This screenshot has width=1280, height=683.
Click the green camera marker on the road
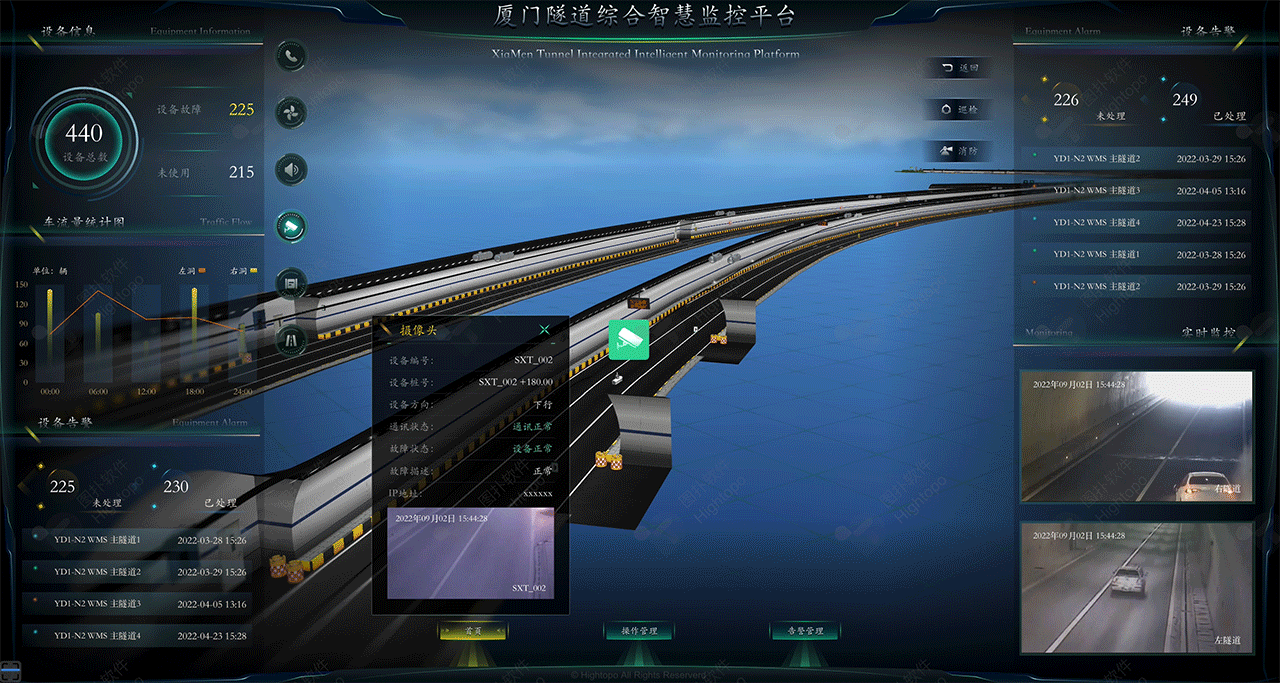point(629,339)
